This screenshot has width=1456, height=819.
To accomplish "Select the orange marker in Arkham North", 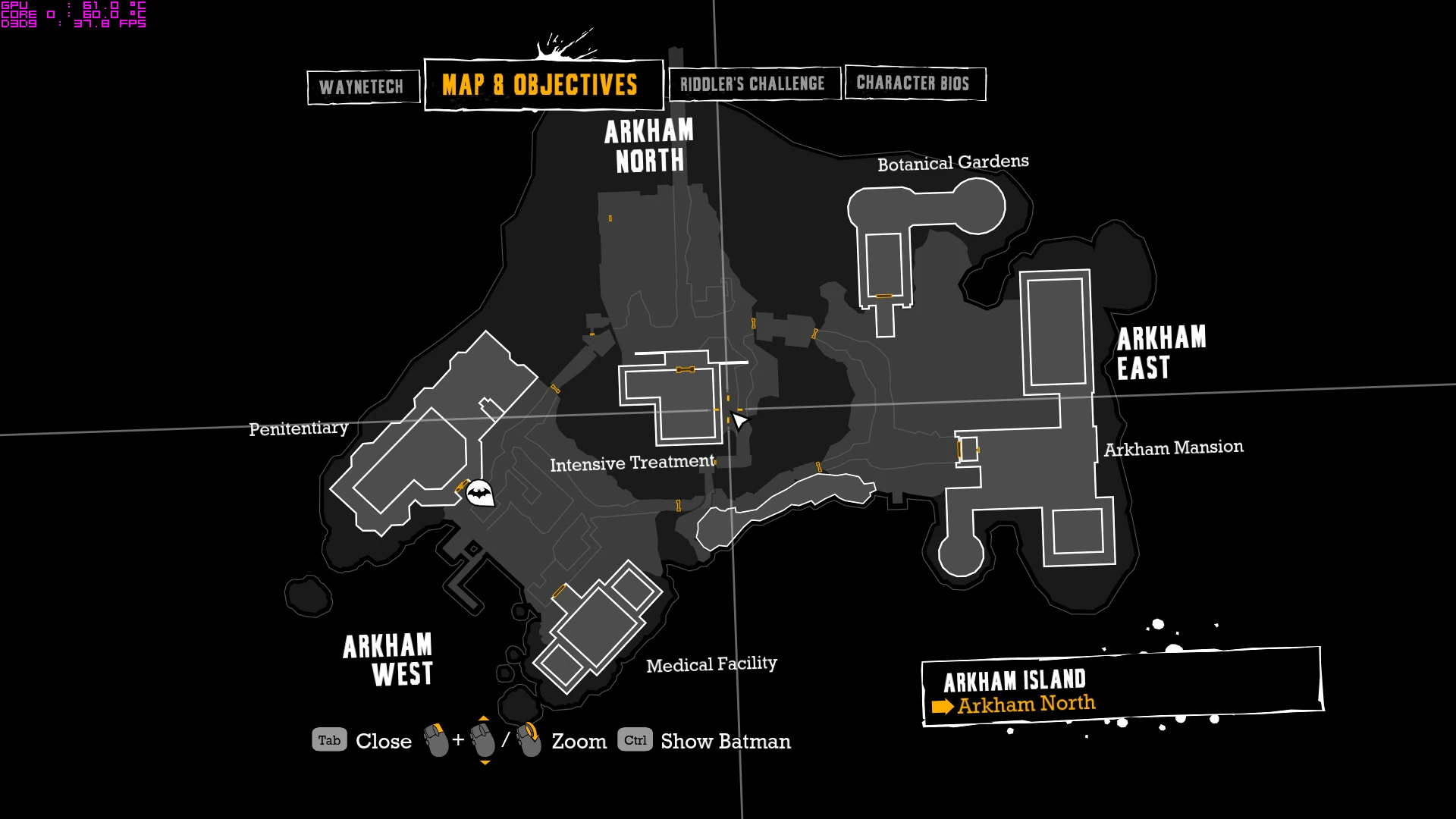I will coord(610,218).
